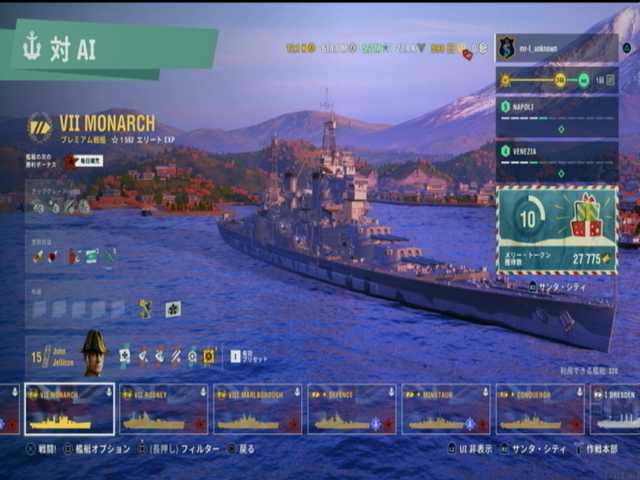This screenshot has height=480, width=640.
Task: Choose the Rodney ship card
Action: (x=163, y=409)
